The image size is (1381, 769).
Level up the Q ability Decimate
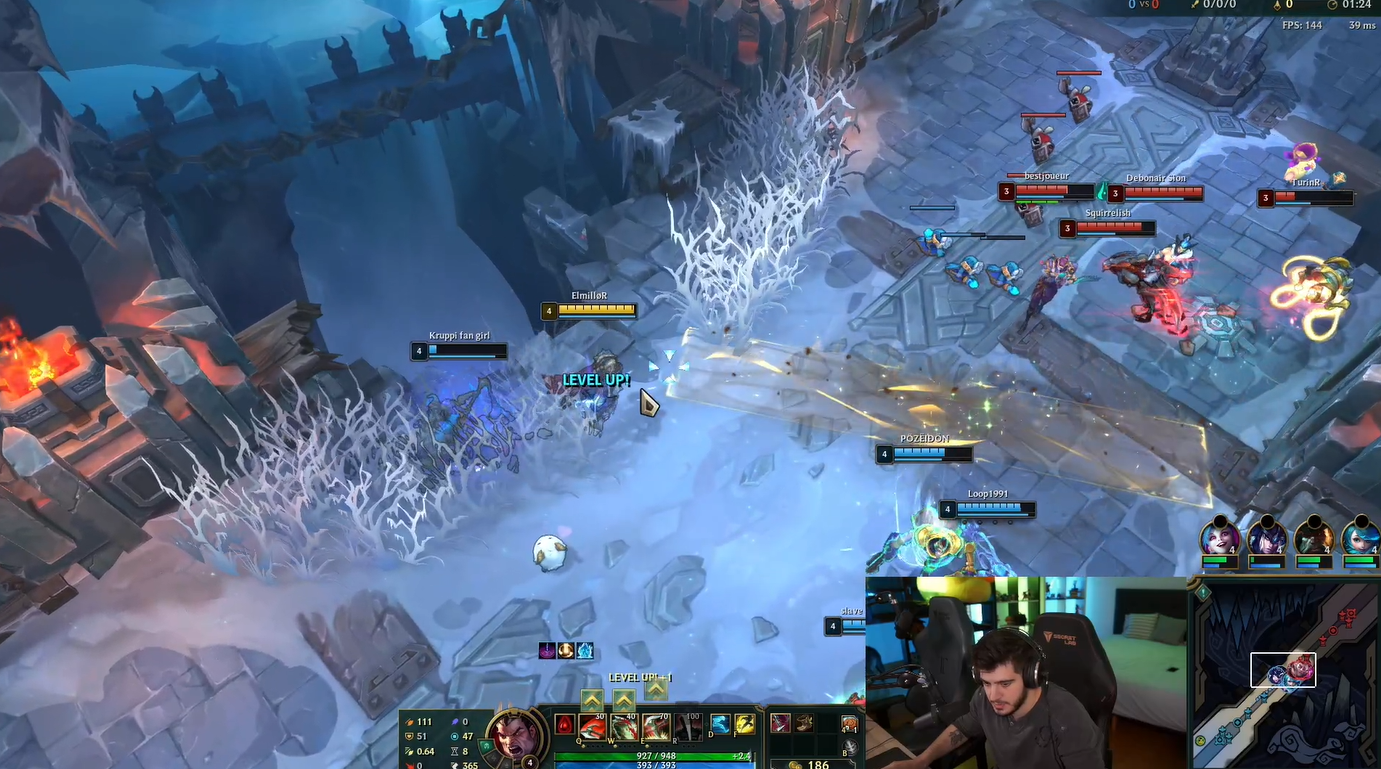point(592,700)
